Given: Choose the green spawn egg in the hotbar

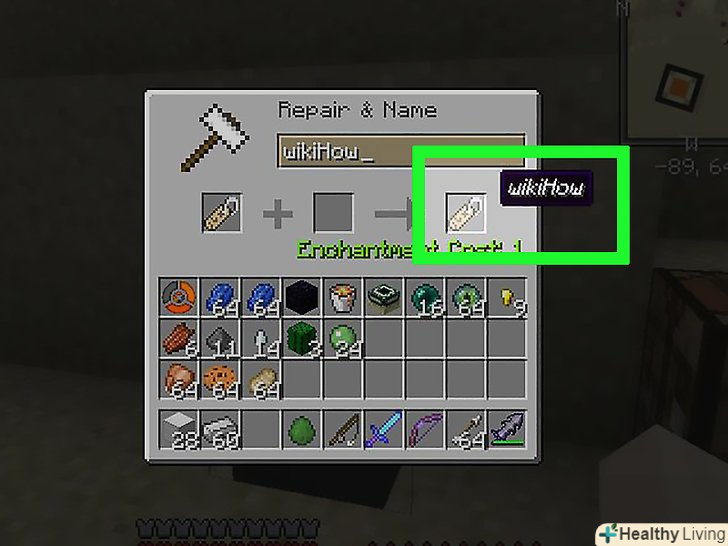Looking at the screenshot, I should [302, 431].
